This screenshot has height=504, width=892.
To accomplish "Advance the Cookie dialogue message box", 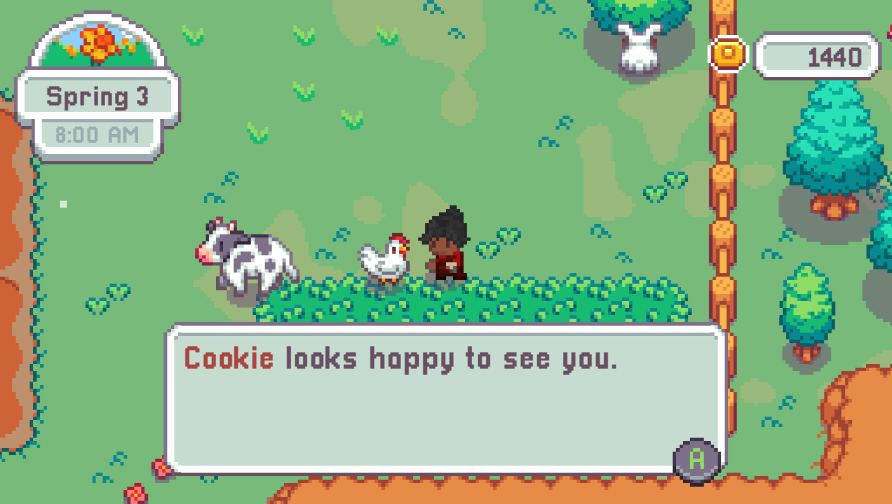I will 697,459.
